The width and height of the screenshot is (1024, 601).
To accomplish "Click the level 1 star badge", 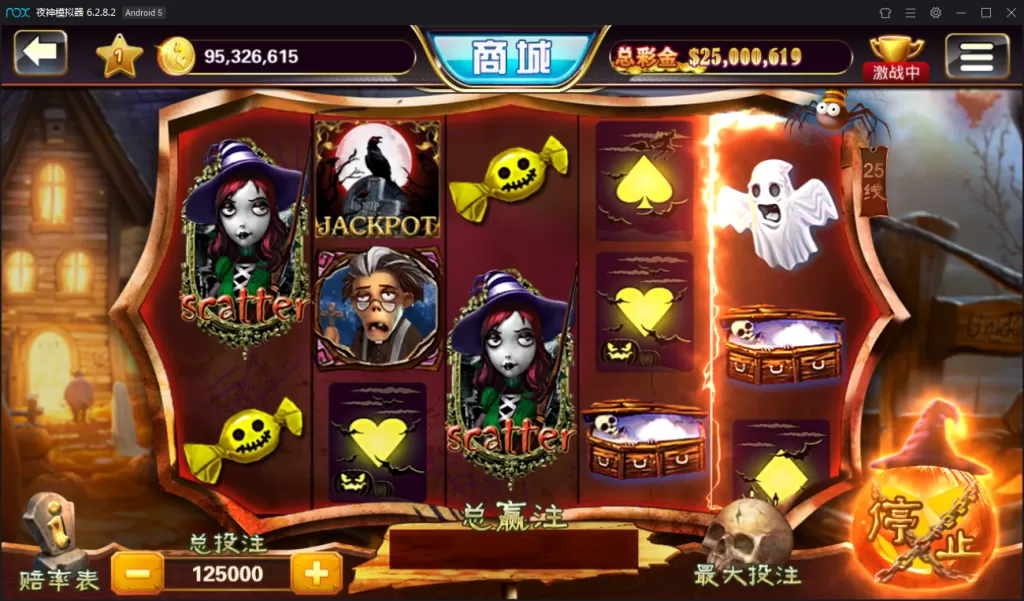I will pyautogui.click(x=119, y=58).
